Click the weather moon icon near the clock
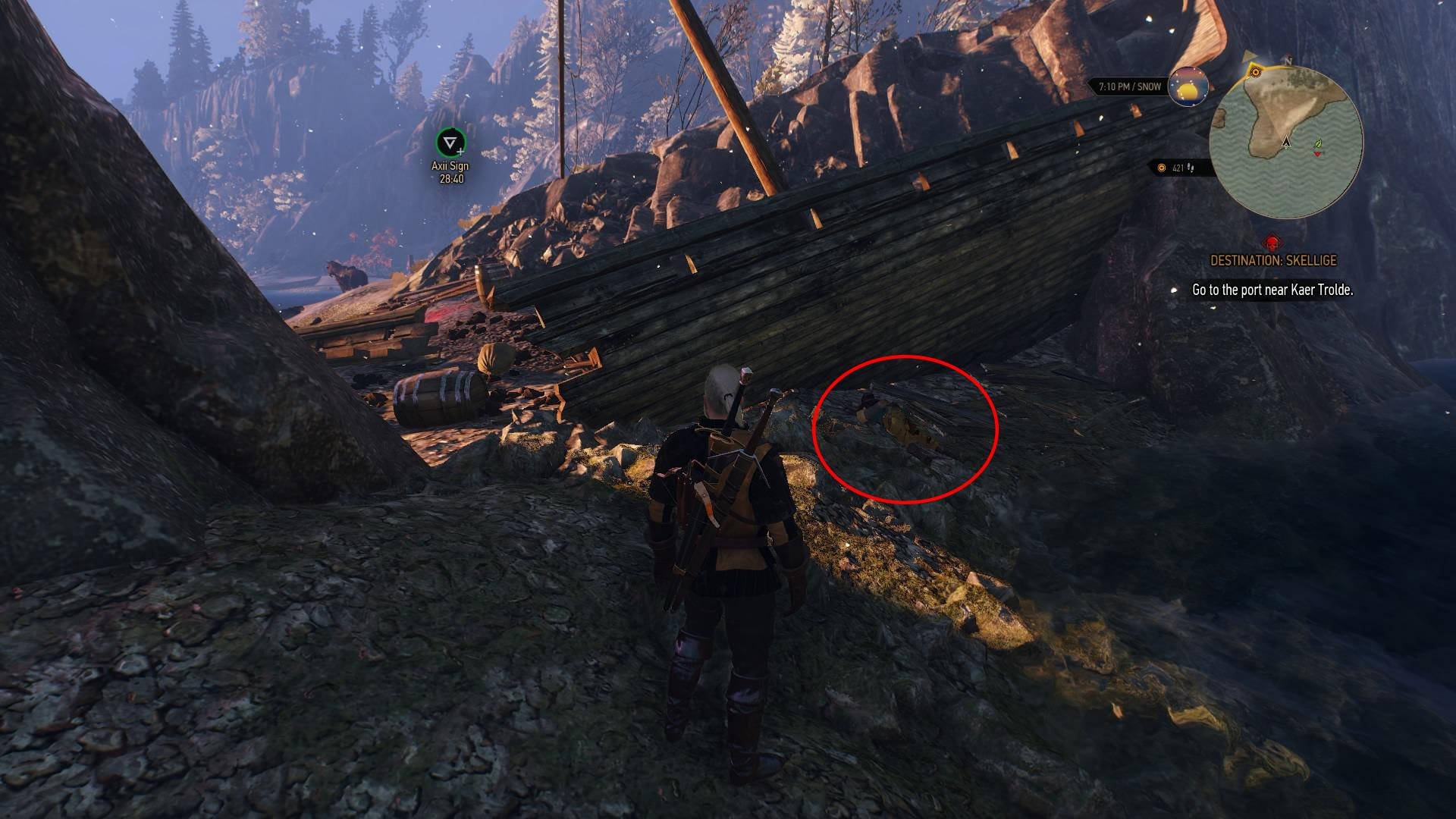Viewport: 1456px width, 819px height. 1189,88
